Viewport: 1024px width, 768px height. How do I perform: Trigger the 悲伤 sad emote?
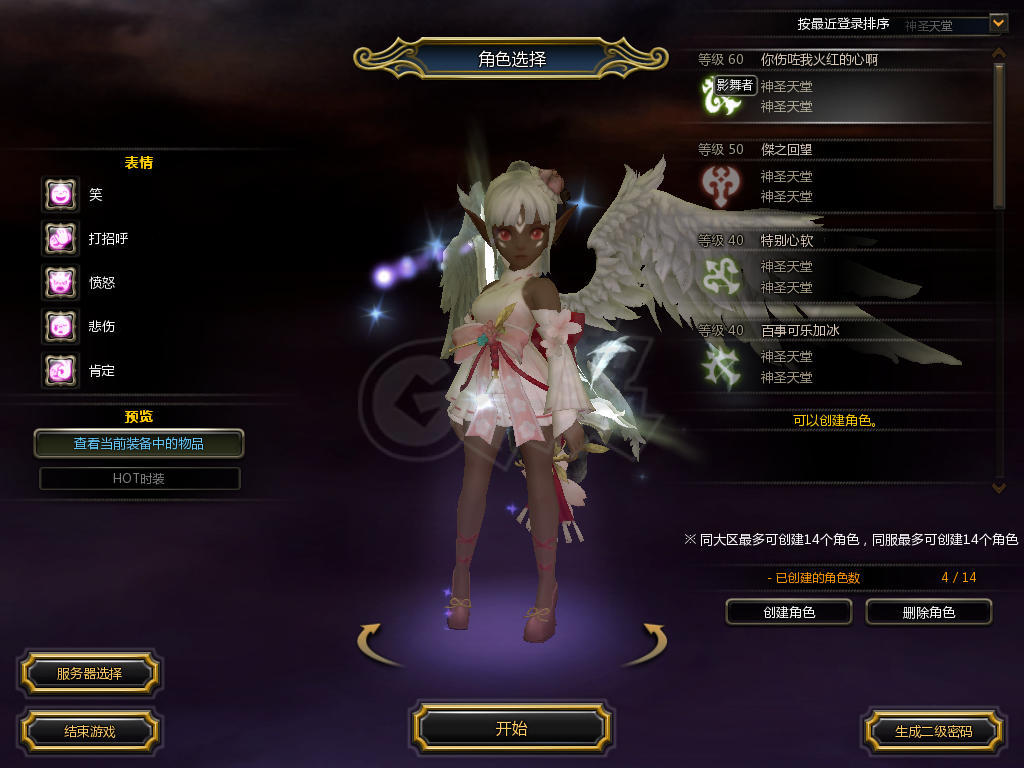coord(60,326)
